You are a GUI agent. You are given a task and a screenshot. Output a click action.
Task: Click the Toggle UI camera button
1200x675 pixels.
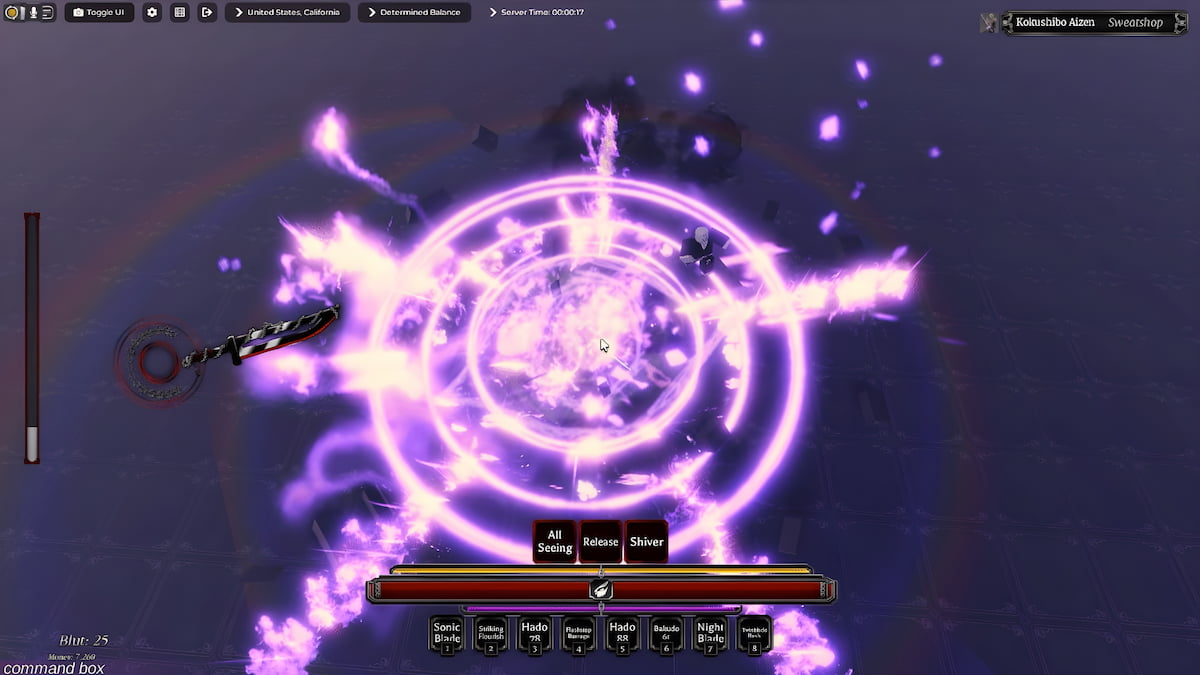click(99, 13)
